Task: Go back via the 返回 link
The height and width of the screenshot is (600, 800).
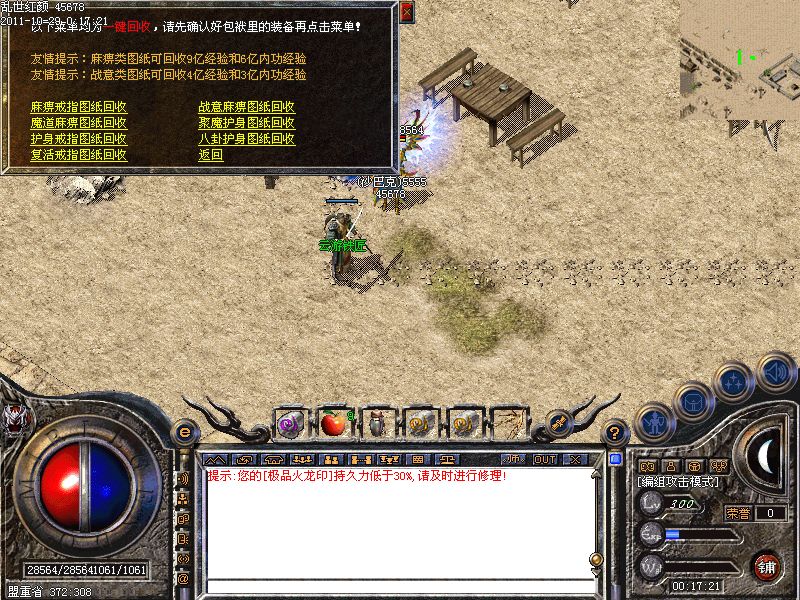Action: 210,155
